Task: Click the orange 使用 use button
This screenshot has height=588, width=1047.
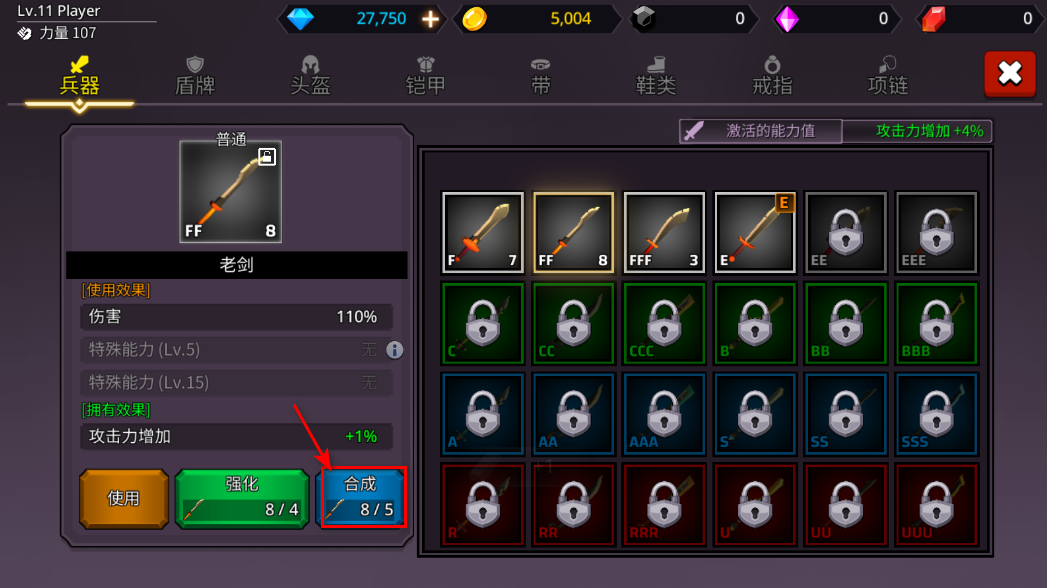Action: [x=124, y=498]
